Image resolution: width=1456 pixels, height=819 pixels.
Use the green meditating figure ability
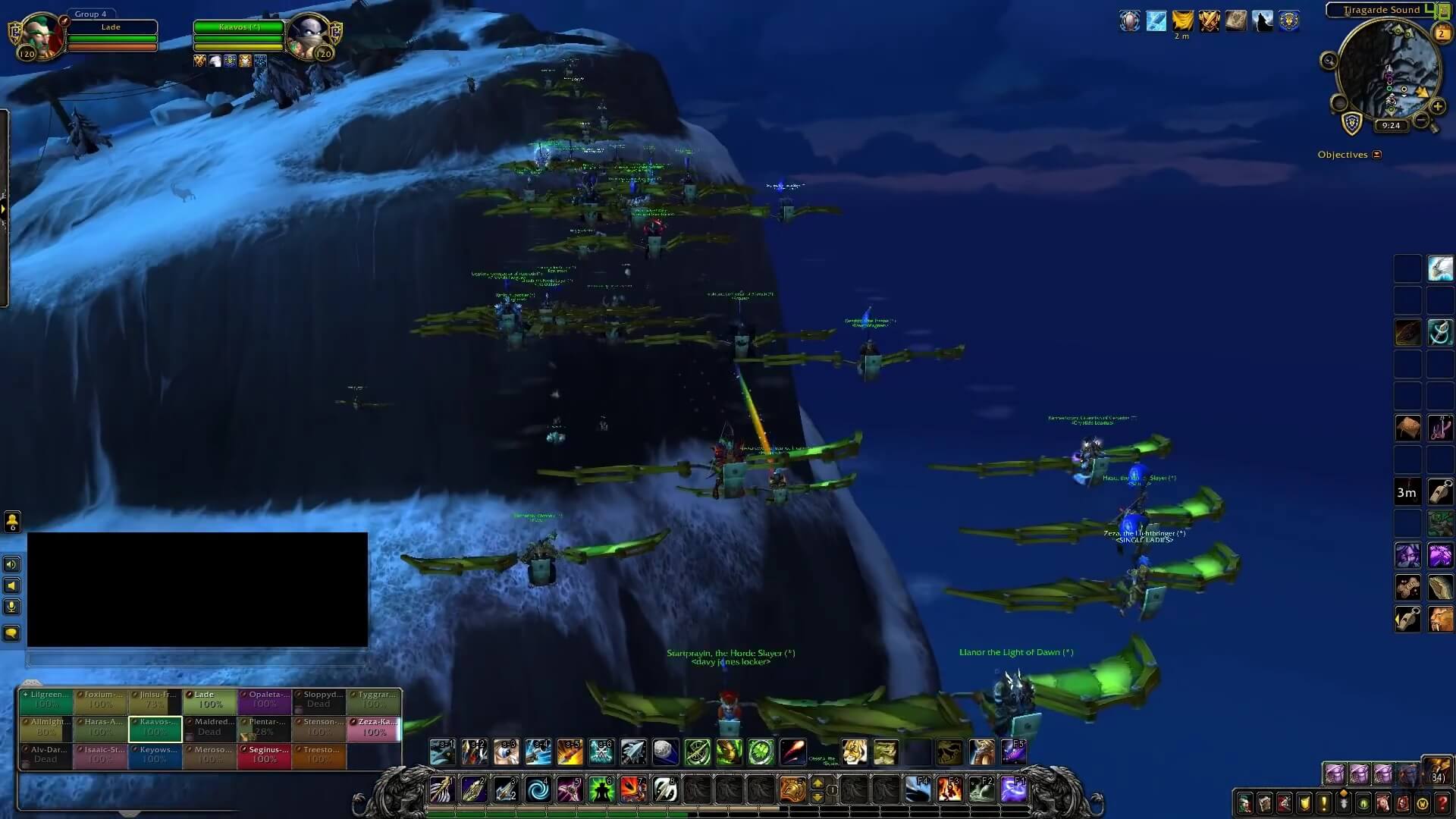[x=601, y=790]
